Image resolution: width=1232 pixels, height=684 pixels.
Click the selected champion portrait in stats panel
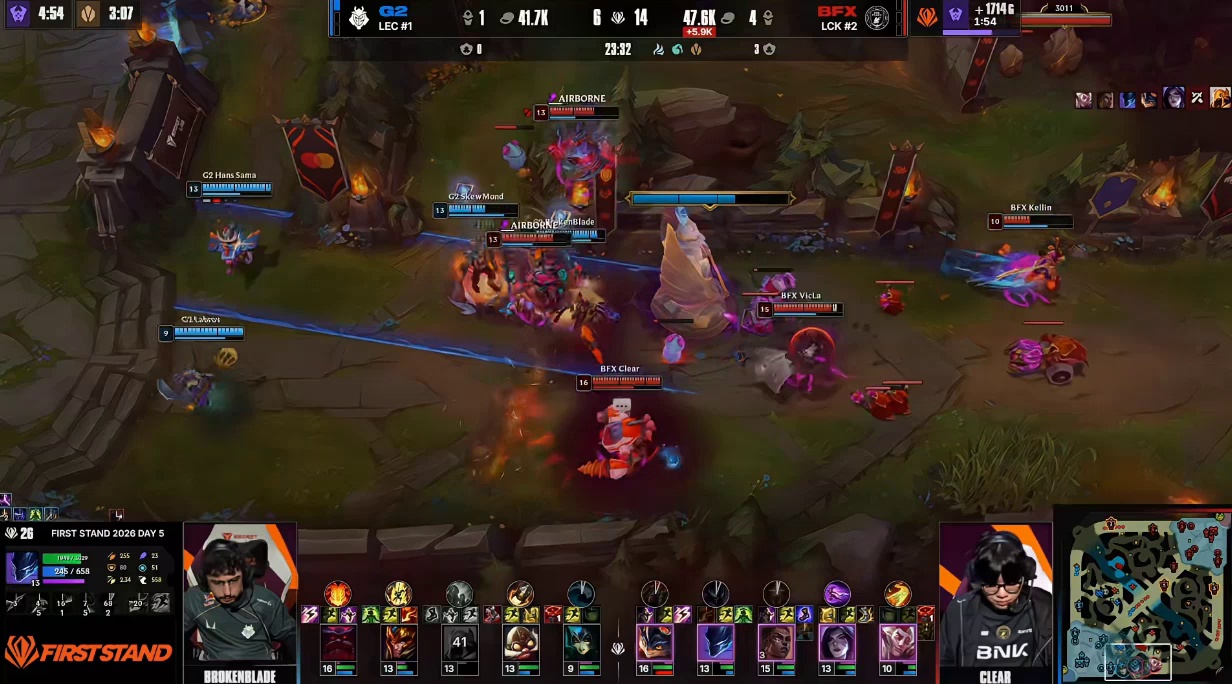coord(21,567)
